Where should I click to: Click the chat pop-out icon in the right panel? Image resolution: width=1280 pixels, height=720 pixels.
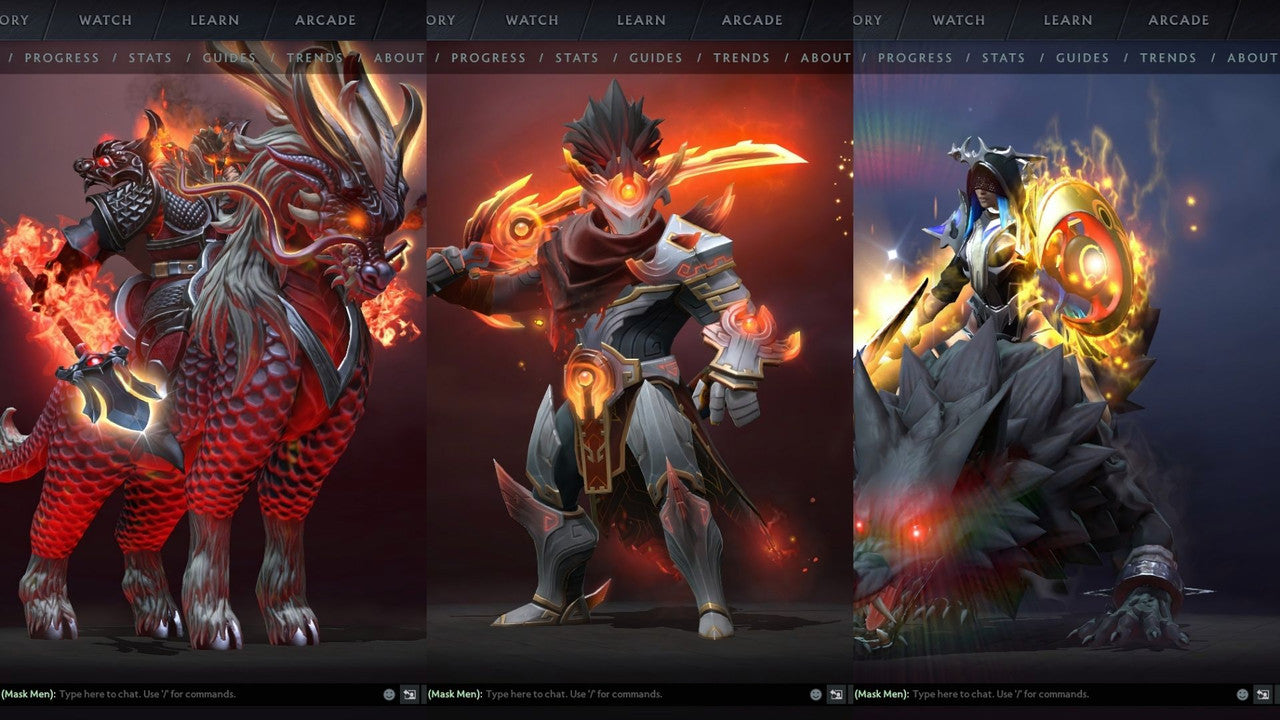coord(1263,693)
